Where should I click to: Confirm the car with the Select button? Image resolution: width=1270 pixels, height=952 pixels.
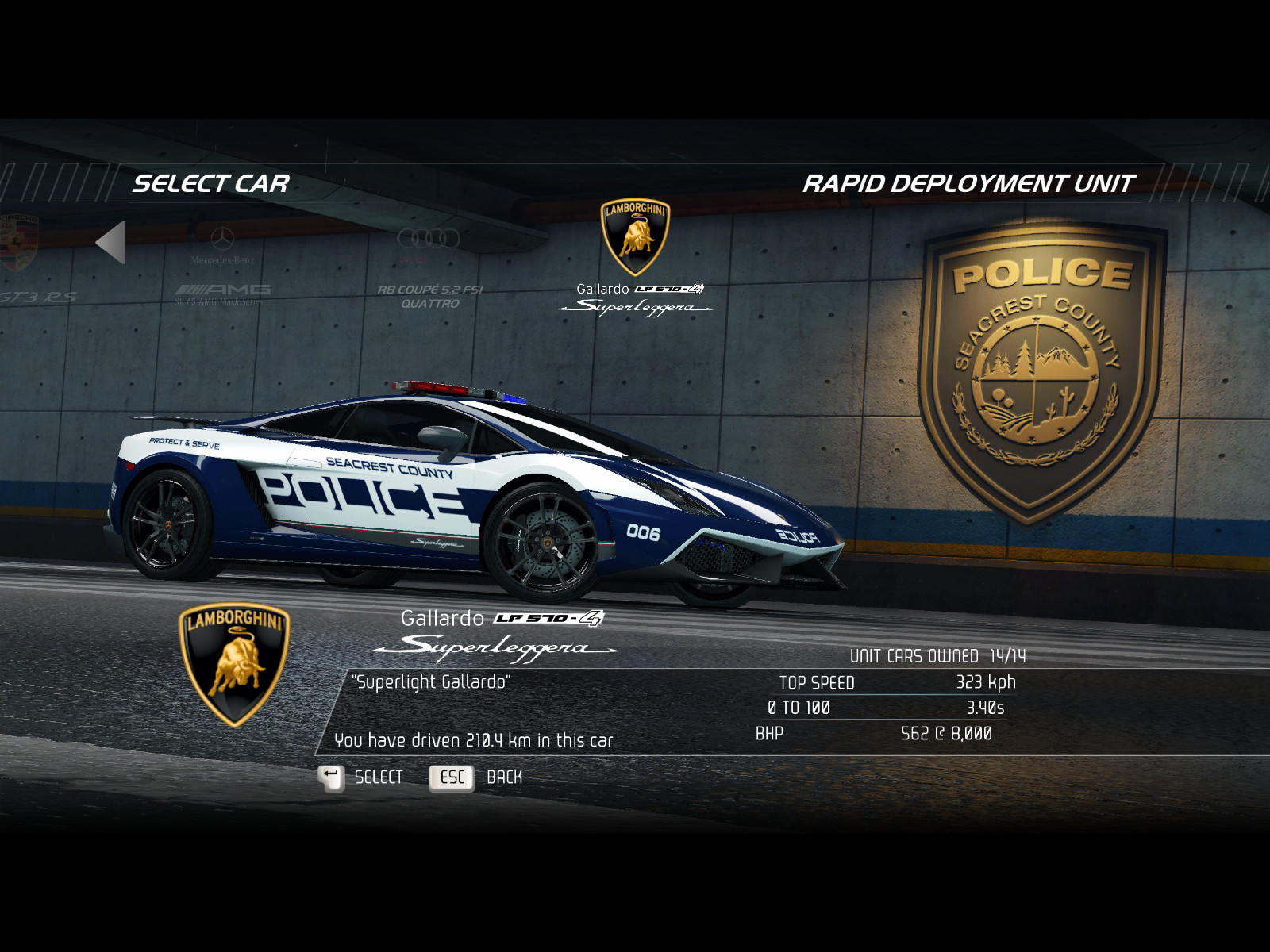tap(362, 777)
